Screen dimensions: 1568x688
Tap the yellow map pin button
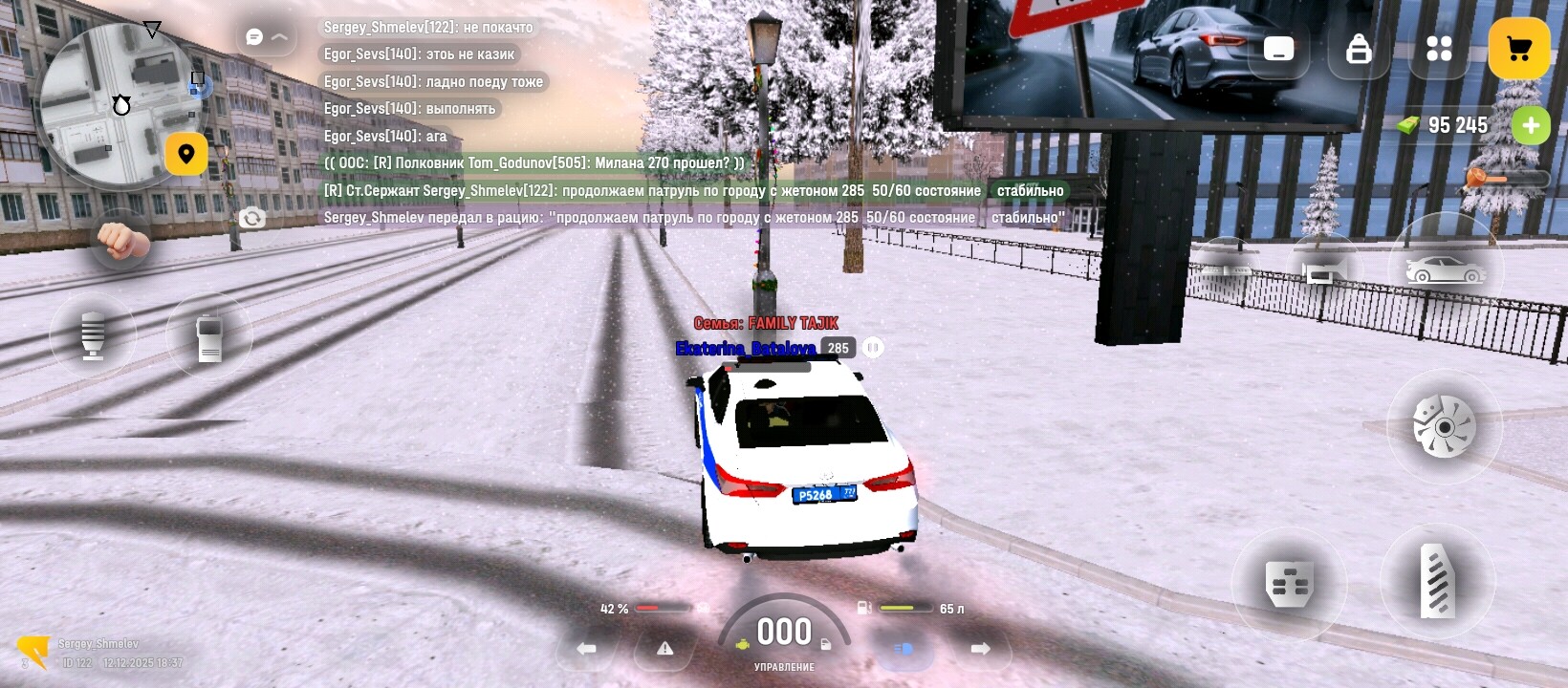(x=186, y=153)
